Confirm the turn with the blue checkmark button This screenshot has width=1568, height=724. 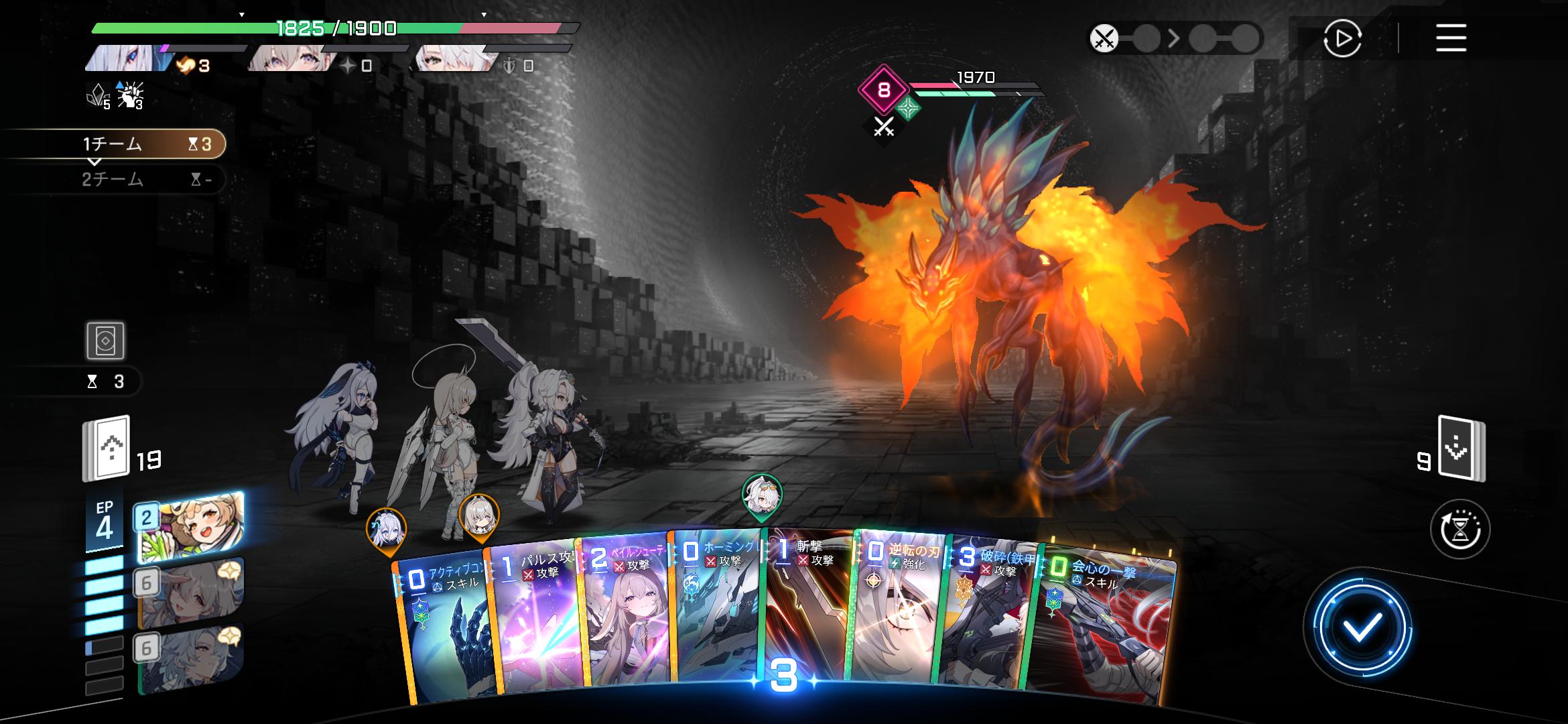click(1362, 628)
